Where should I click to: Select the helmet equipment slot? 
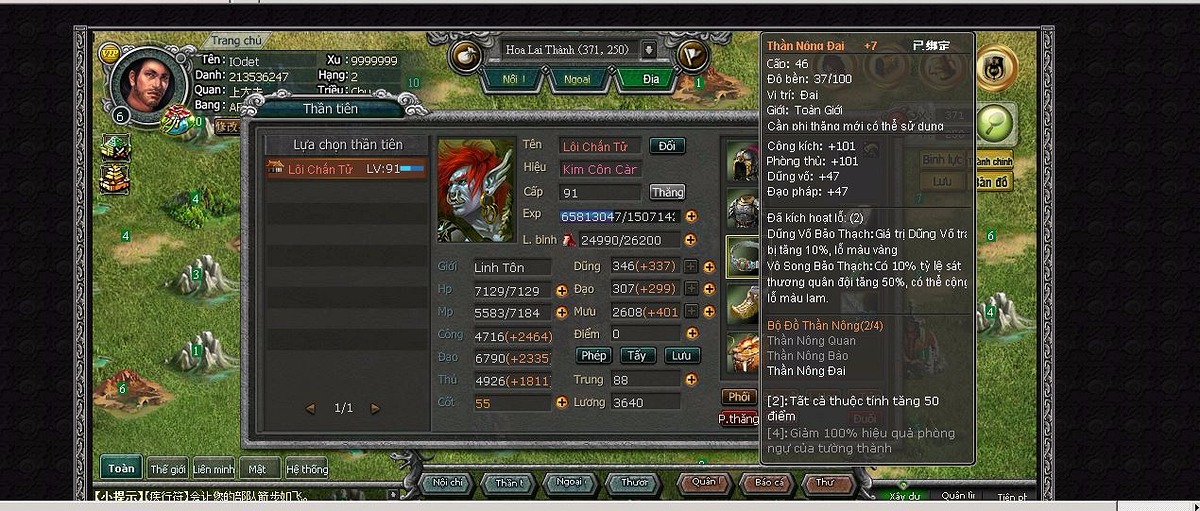coord(742,160)
